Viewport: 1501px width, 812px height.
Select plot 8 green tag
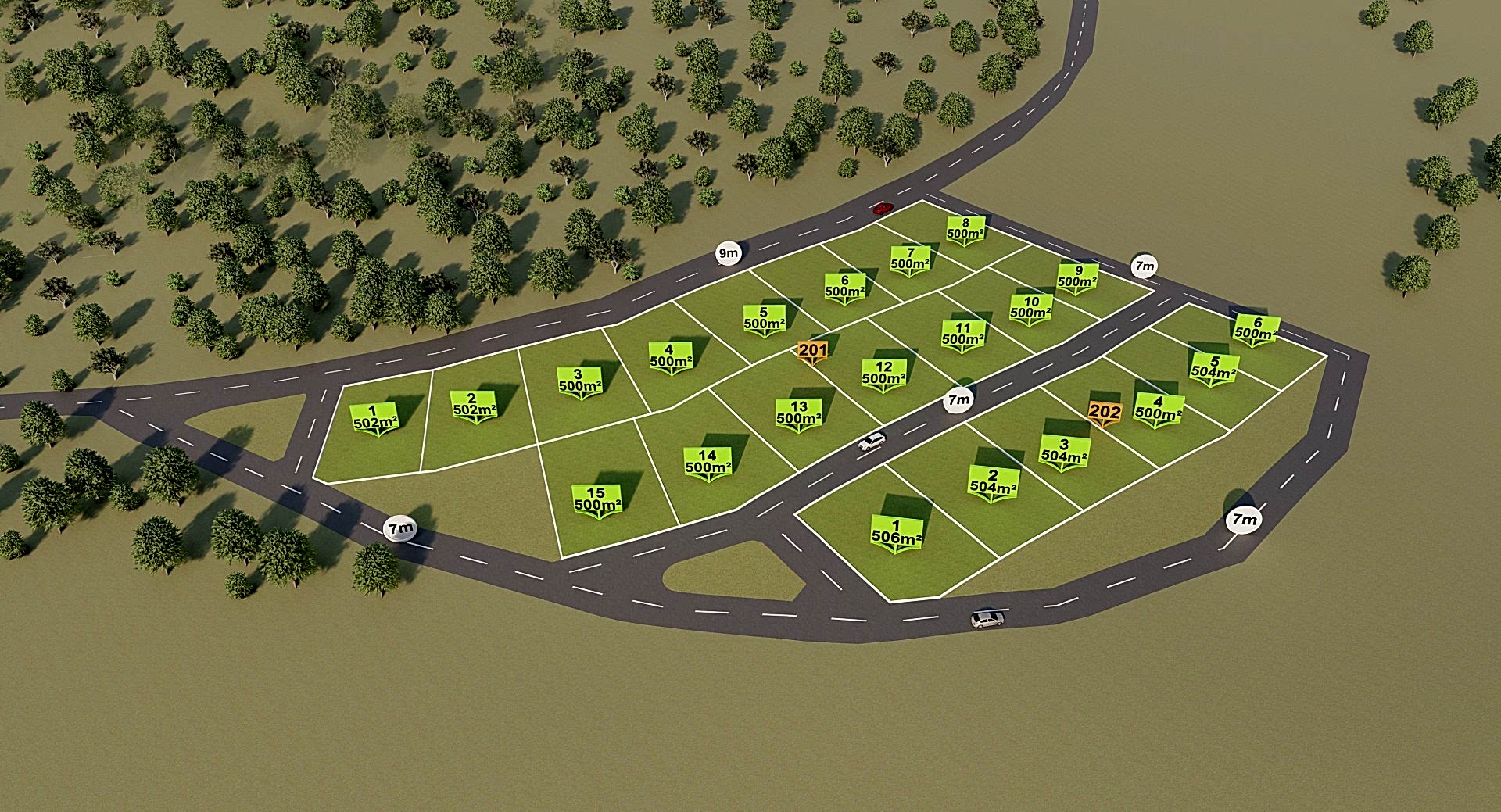click(965, 229)
